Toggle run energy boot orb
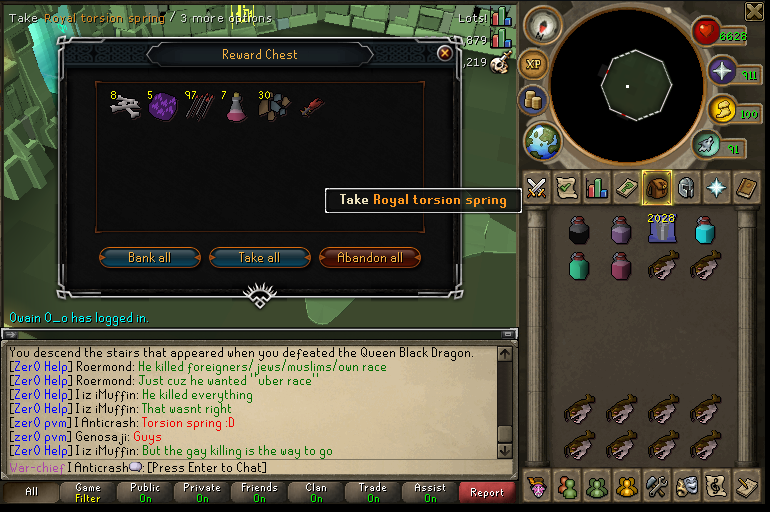770x512 pixels. point(706,145)
